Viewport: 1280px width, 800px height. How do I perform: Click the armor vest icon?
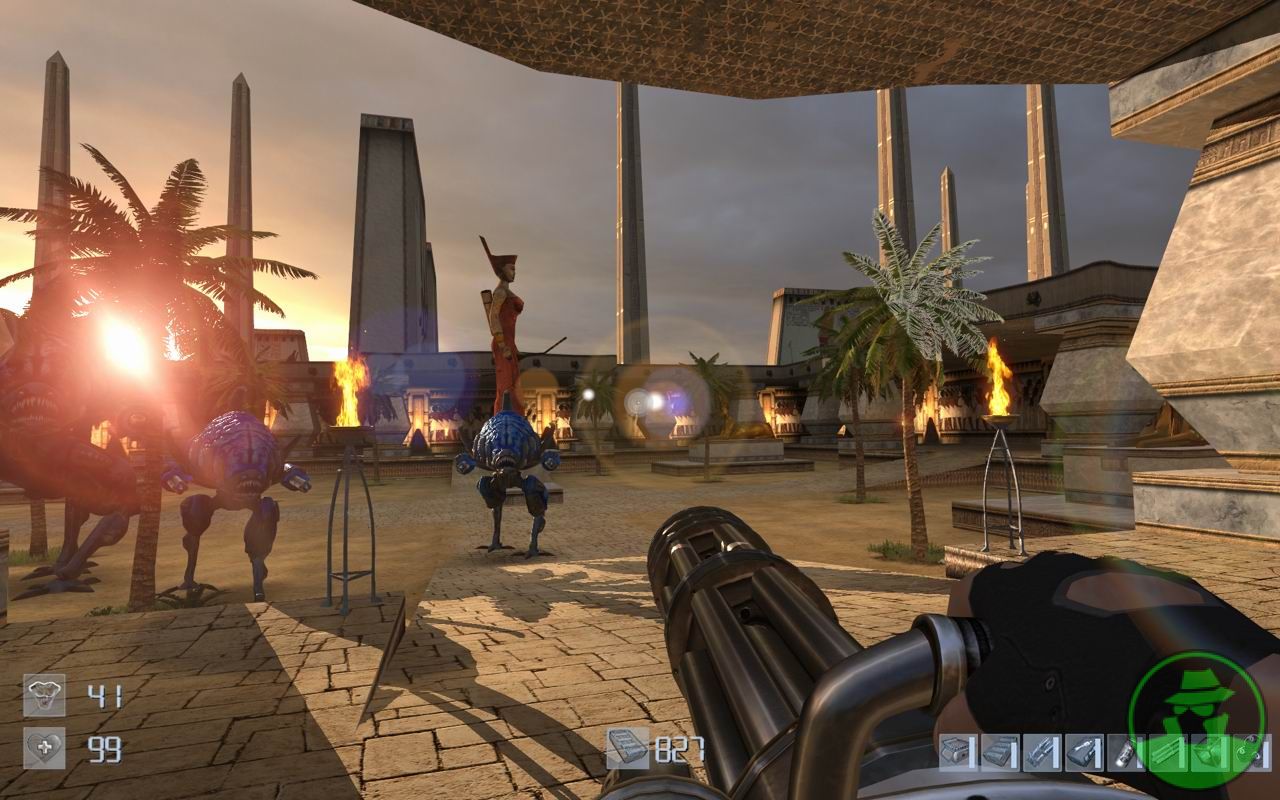click(44, 695)
